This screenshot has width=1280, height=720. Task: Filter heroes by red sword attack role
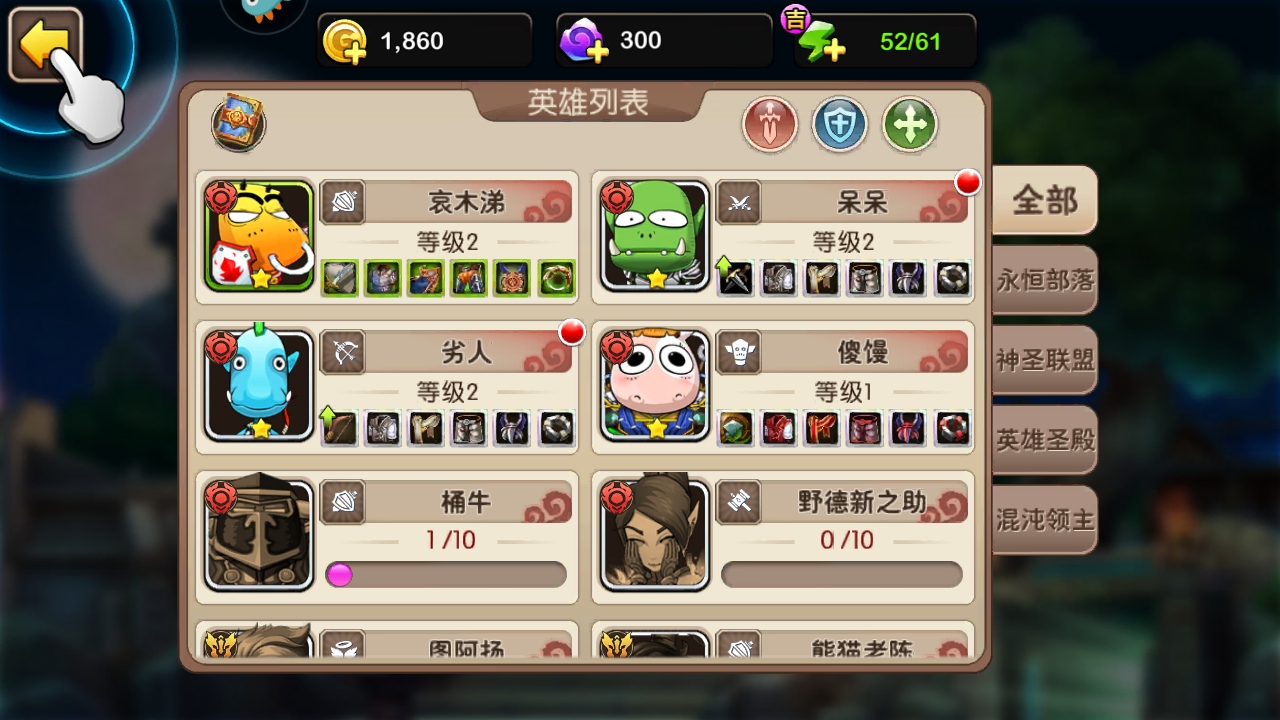pos(769,125)
